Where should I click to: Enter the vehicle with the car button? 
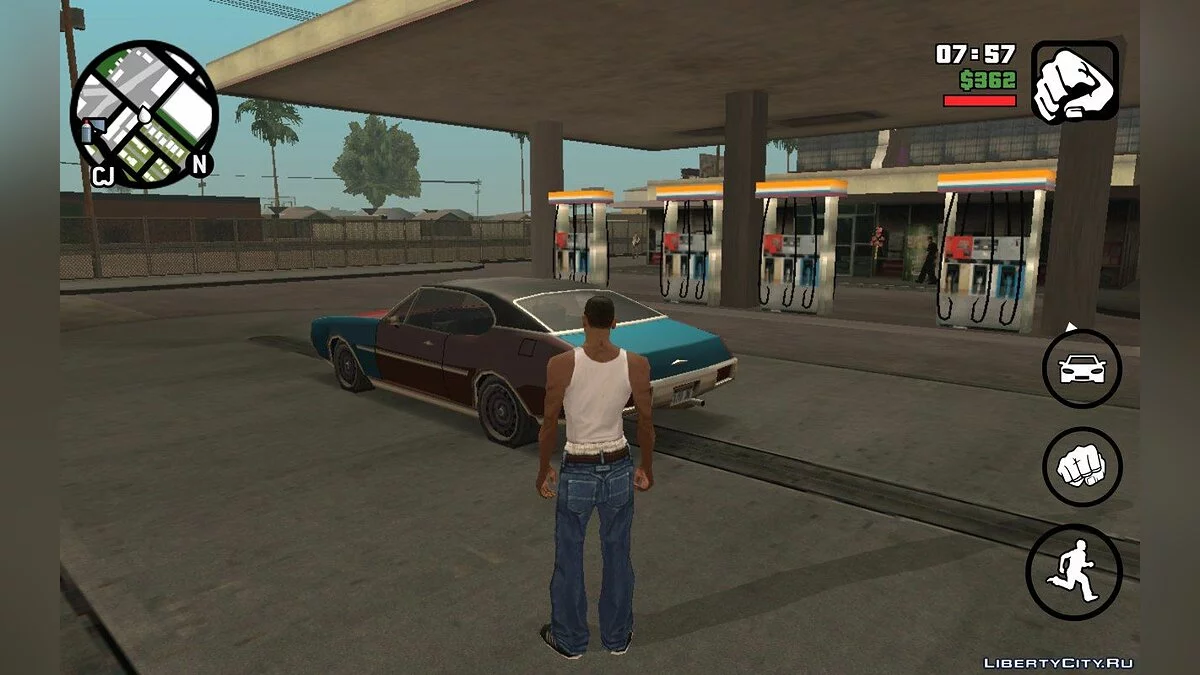click(x=1082, y=369)
